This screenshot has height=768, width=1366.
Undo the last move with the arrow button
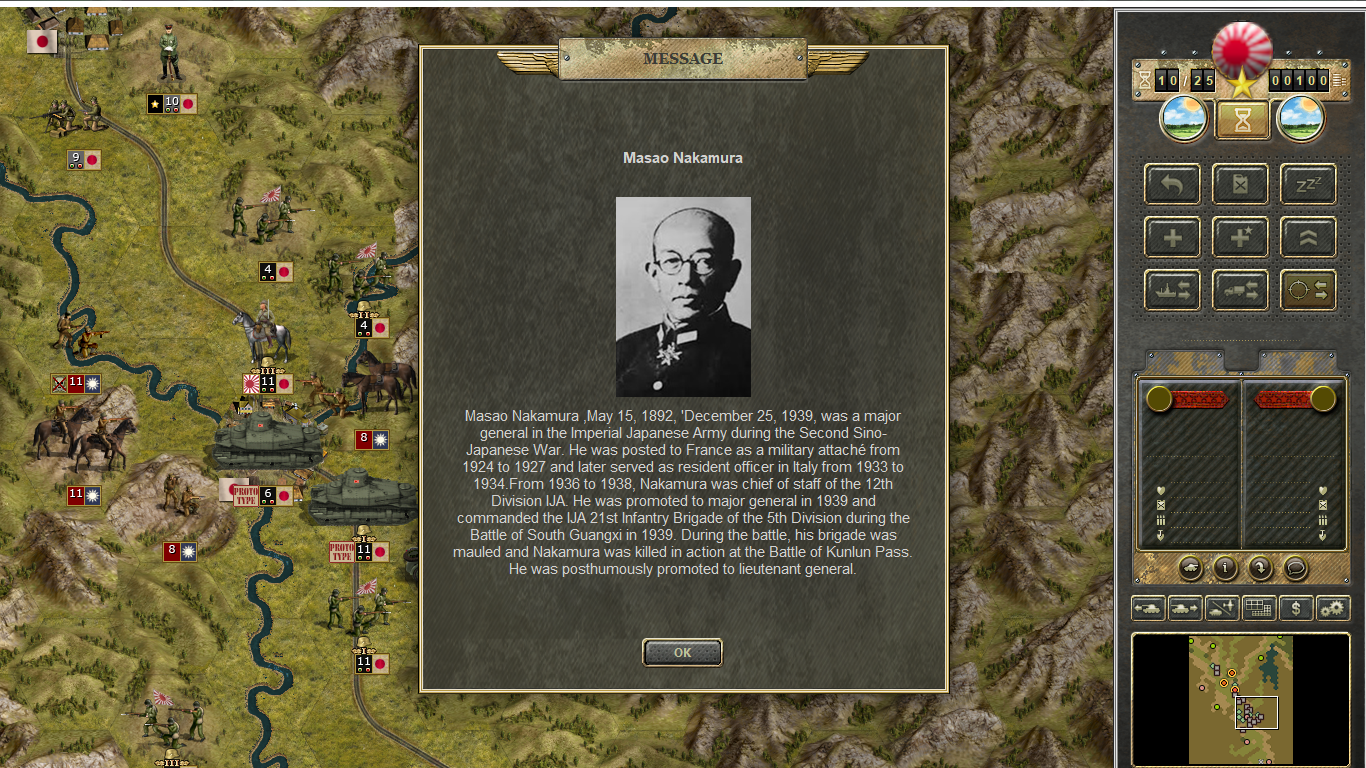click(1172, 185)
